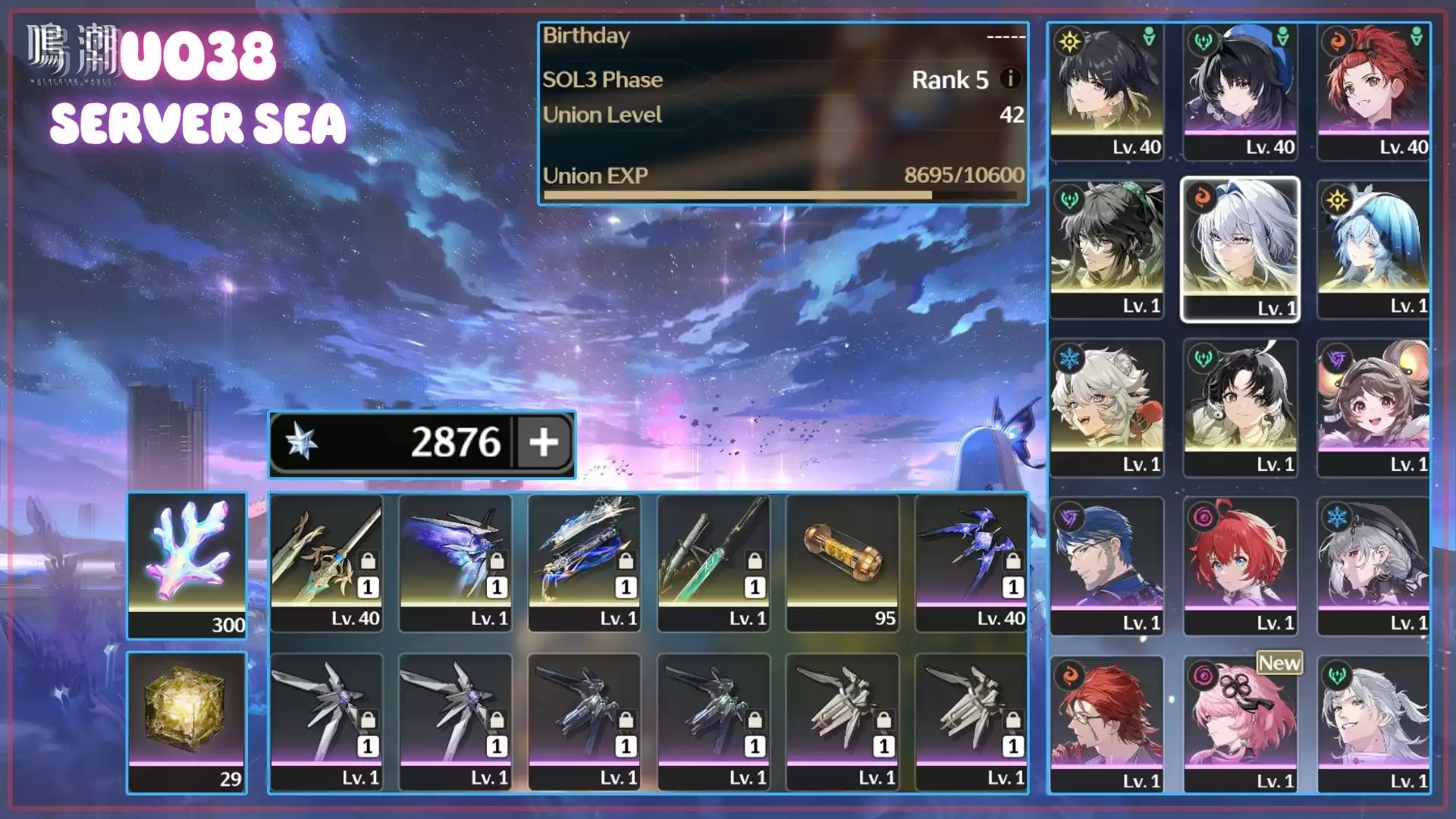Choose the grey-haired Glacio character in black hat
1456x819 pixels.
pos(1373,566)
